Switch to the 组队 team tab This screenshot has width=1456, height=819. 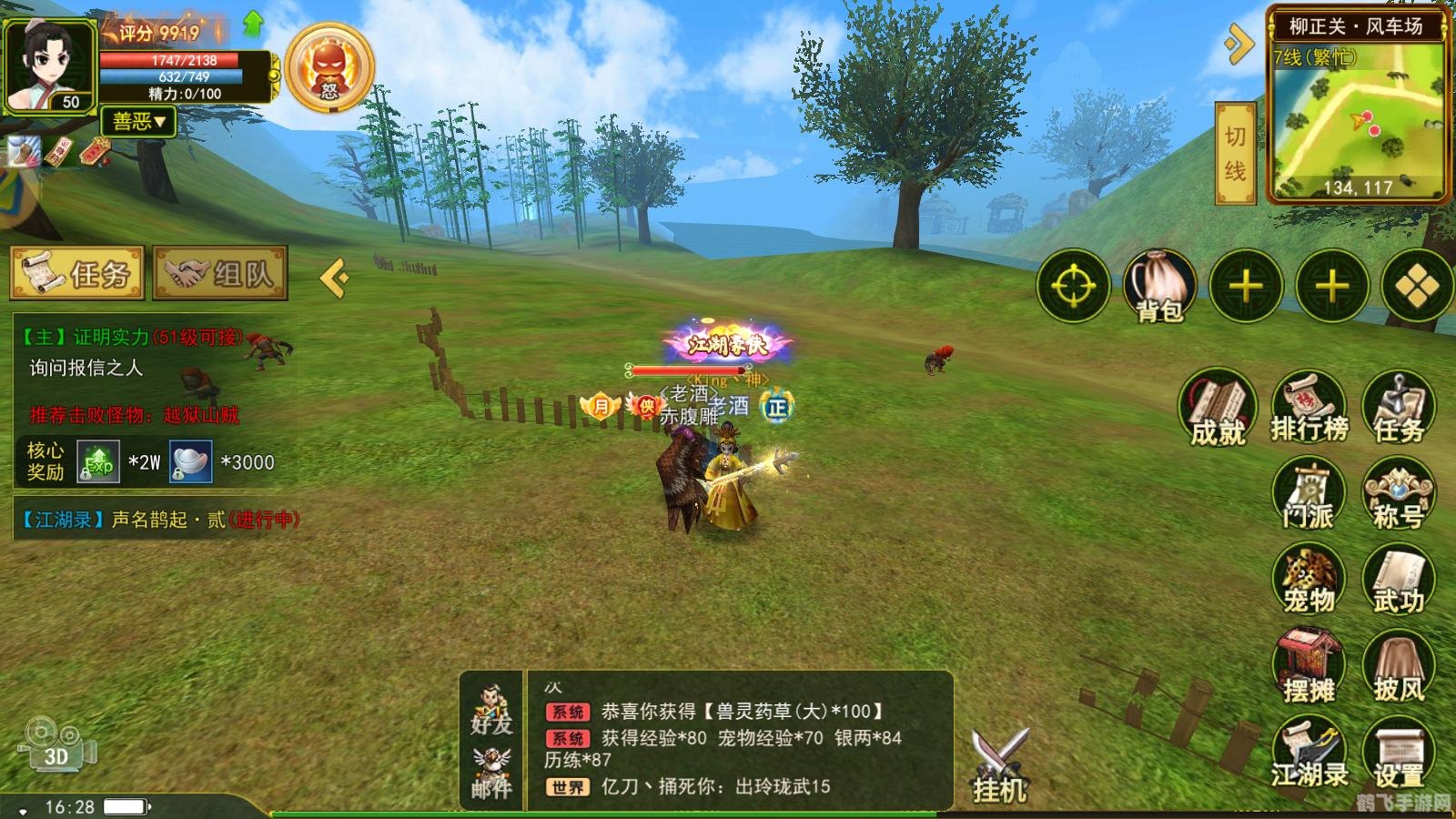220,273
